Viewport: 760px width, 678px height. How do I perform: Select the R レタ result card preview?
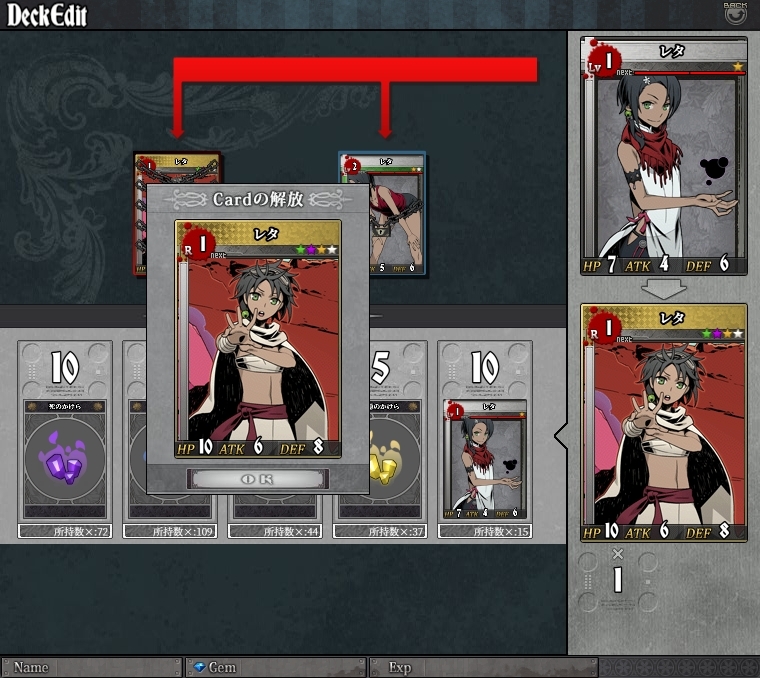[664, 422]
